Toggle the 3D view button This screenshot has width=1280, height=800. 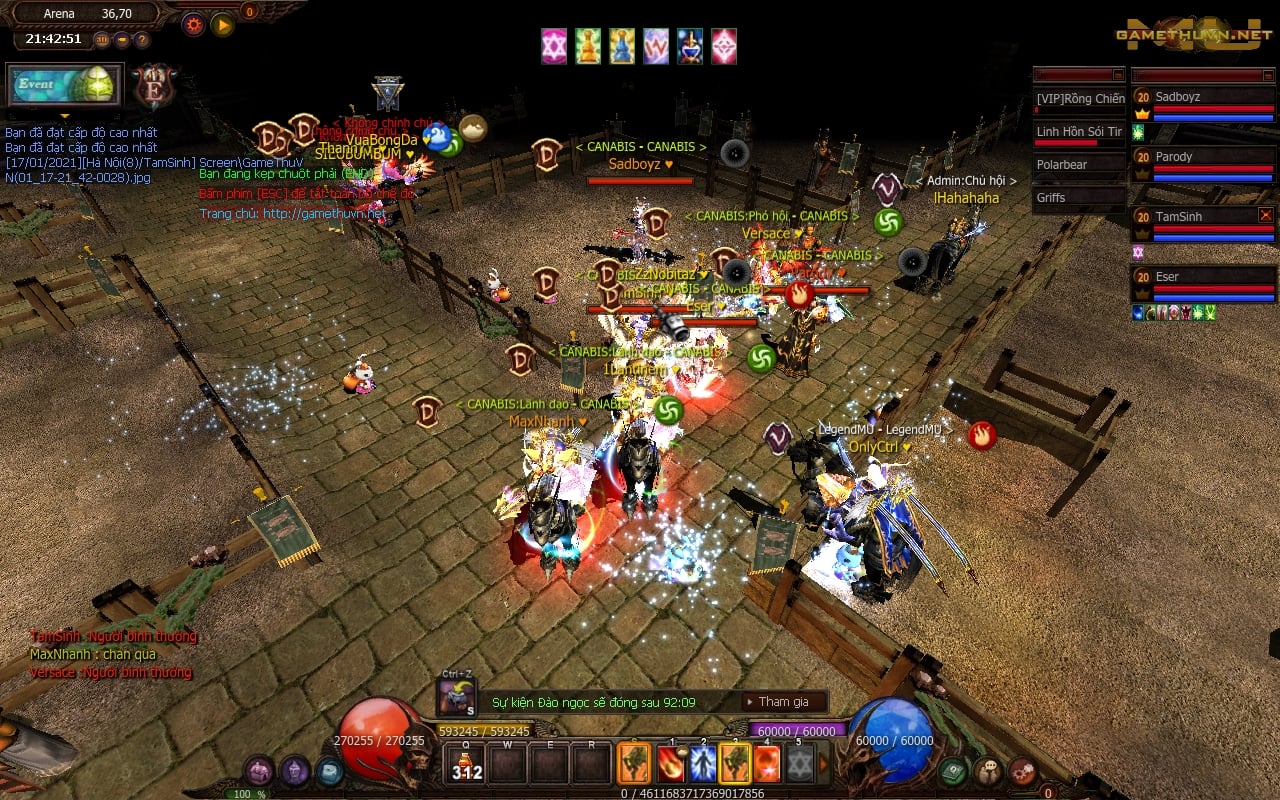tap(102, 40)
